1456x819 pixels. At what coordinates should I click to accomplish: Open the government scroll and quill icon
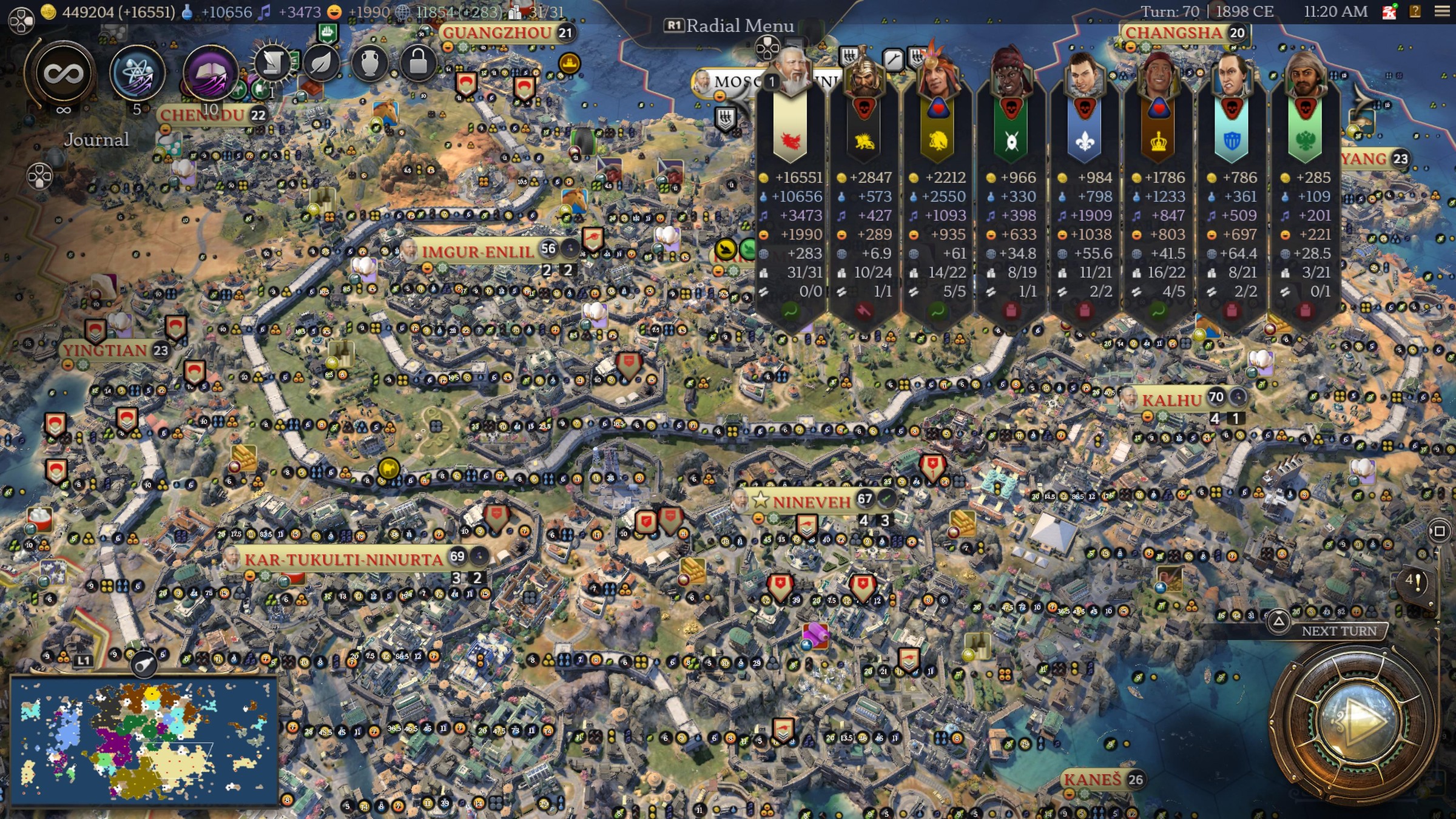point(272,63)
